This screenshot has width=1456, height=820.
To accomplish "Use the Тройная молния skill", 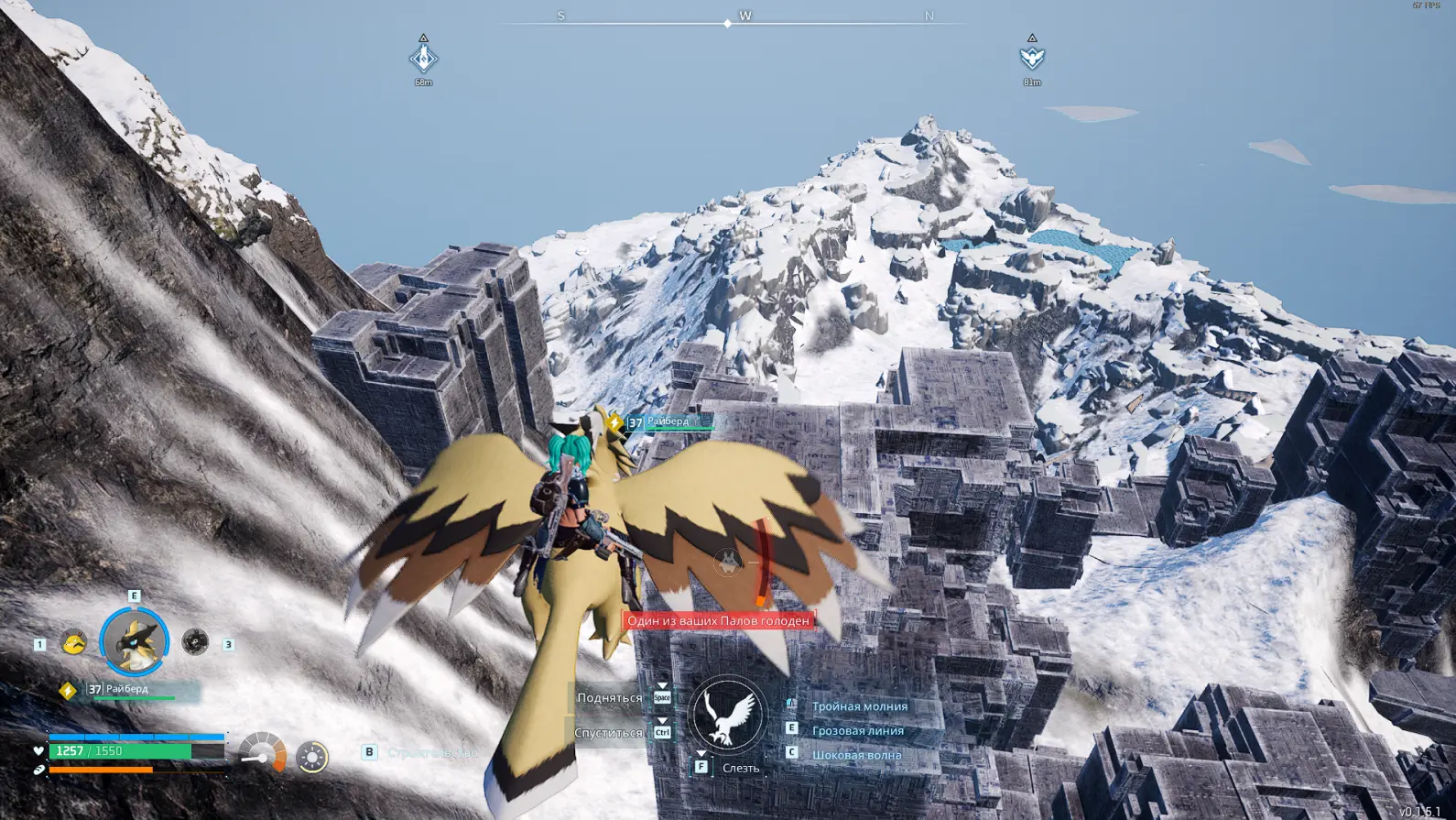I will coord(859,706).
